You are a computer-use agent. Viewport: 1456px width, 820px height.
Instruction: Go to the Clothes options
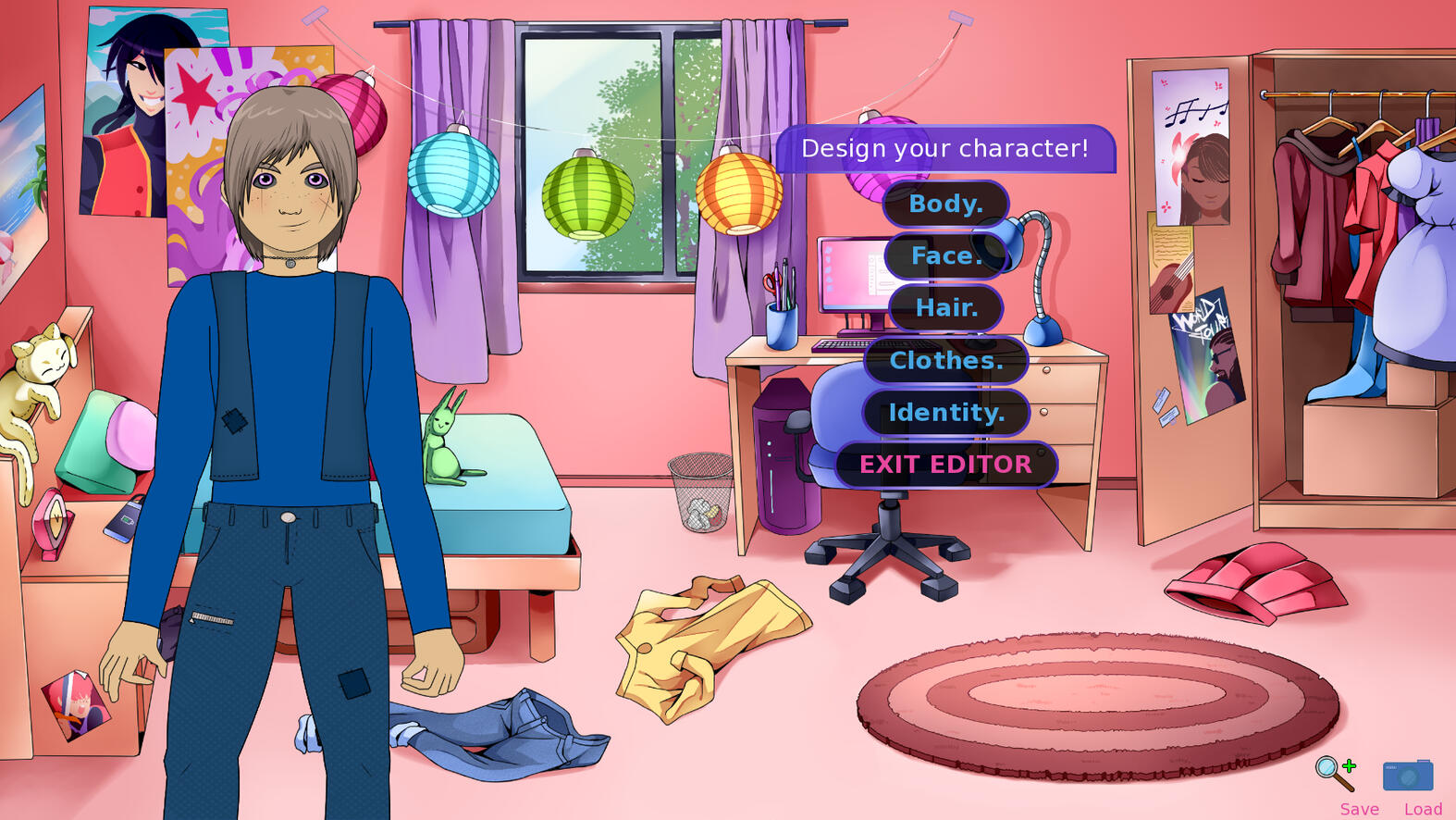point(945,360)
